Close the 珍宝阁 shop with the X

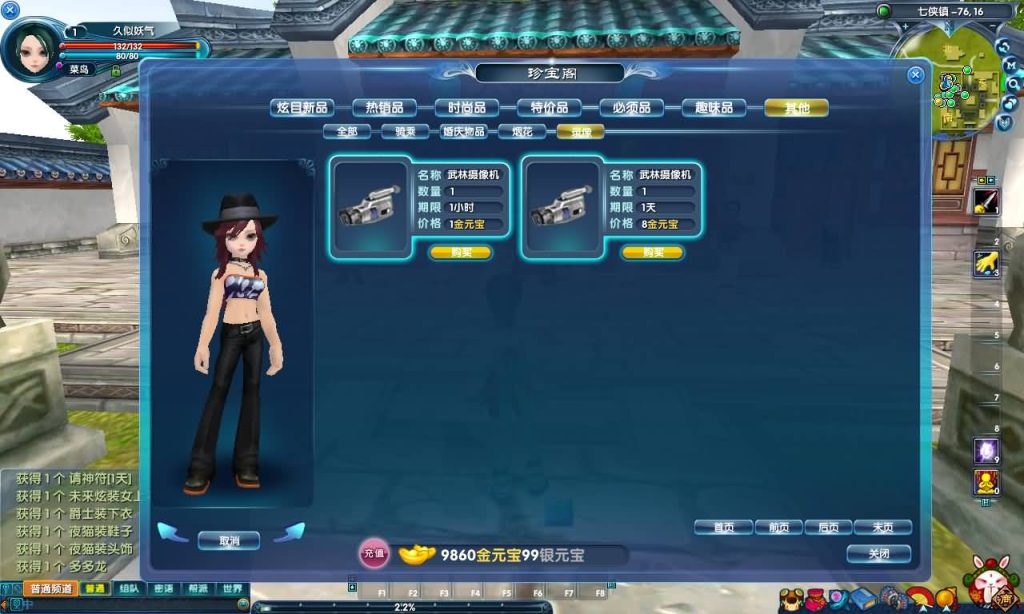coord(915,75)
